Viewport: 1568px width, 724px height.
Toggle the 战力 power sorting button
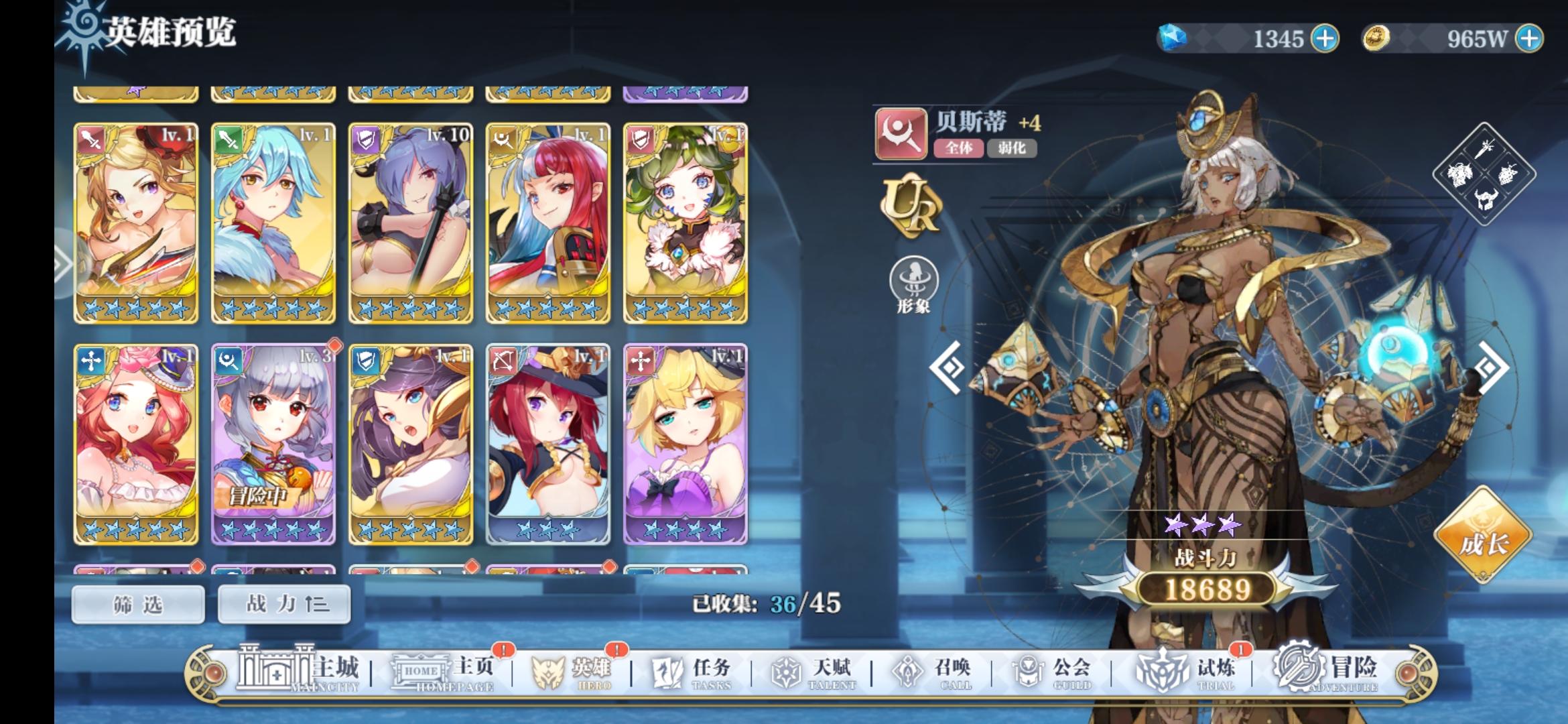point(283,603)
